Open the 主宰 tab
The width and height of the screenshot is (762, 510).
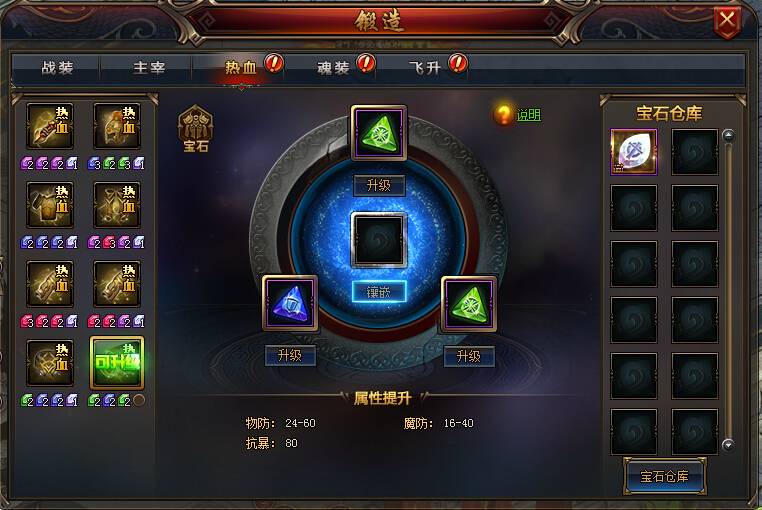pyautogui.click(x=149, y=69)
